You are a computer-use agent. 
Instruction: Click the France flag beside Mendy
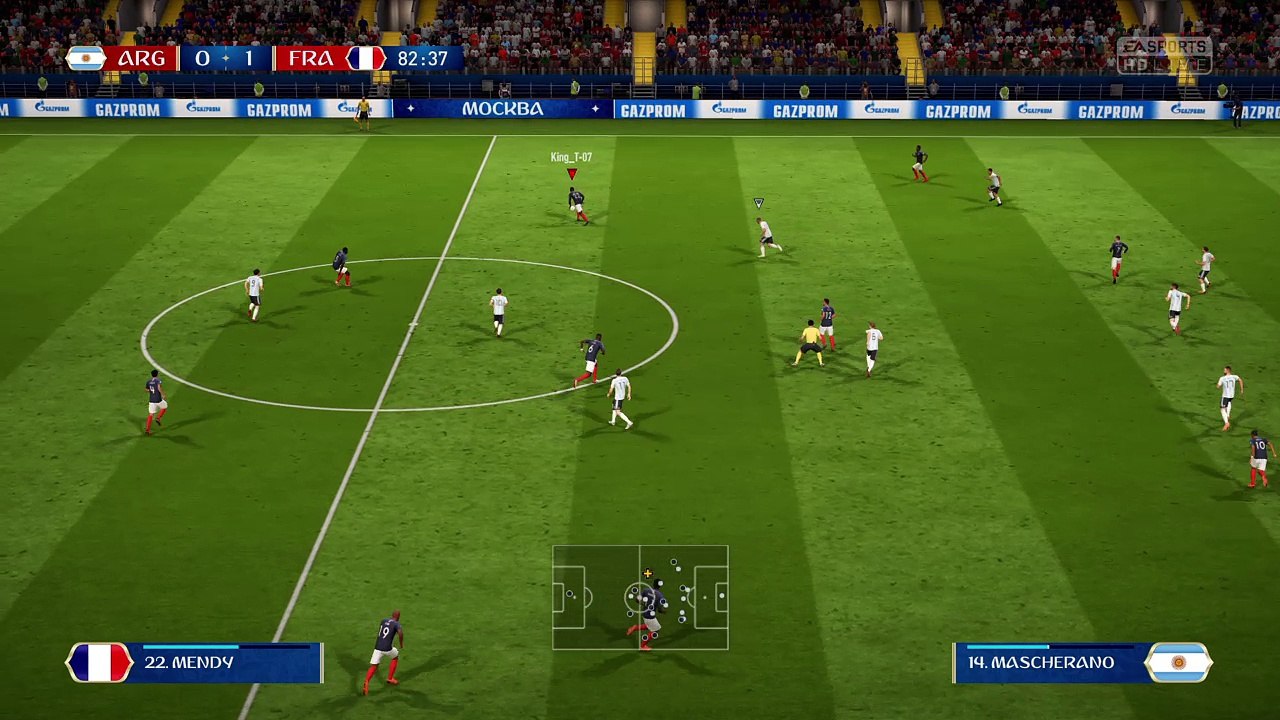pyautogui.click(x=99, y=663)
